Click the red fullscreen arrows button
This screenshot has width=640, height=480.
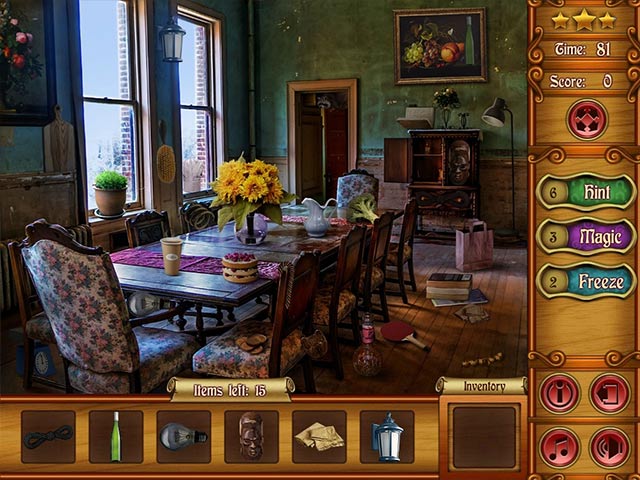click(586, 120)
